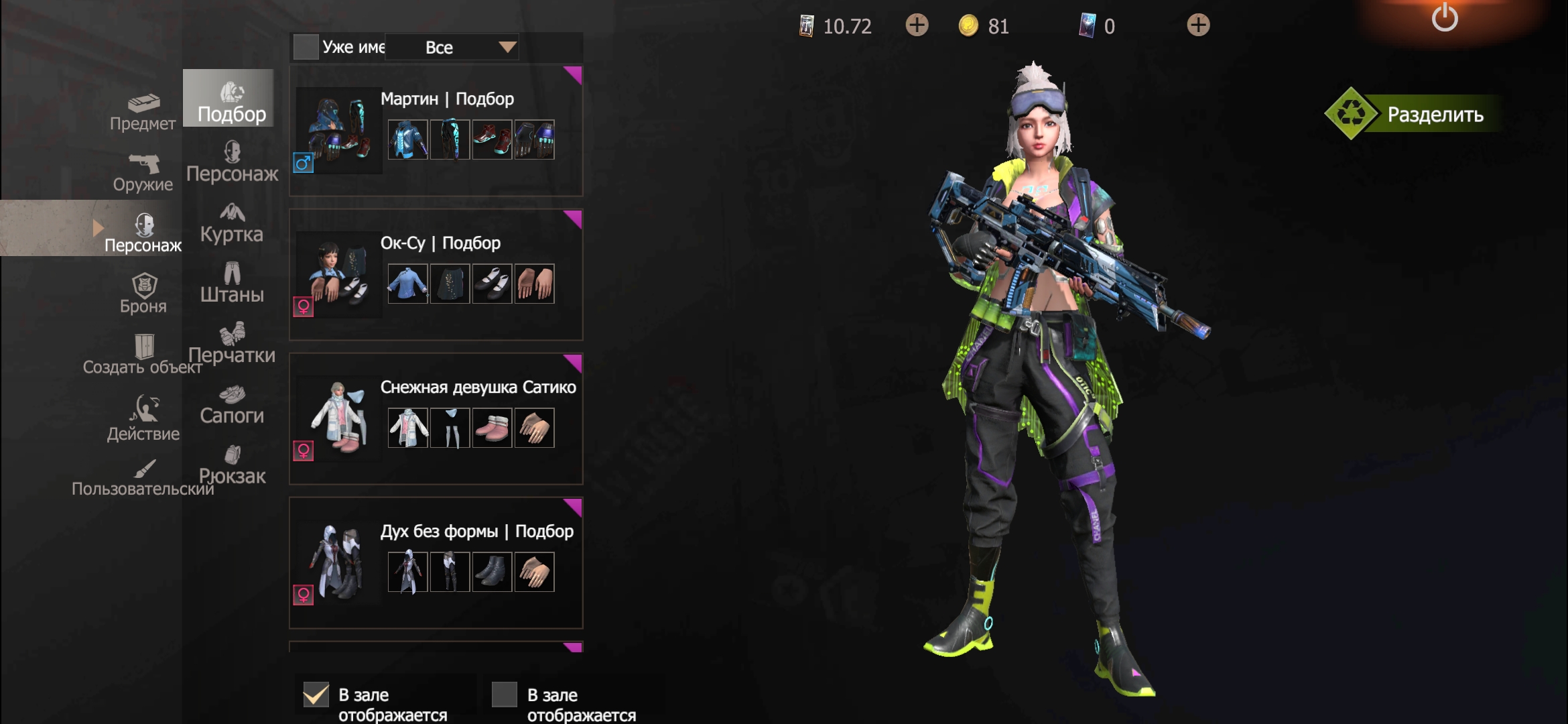The image size is (1568, 724).
Task: Go to Создать объект section
Action: point(143,355)
